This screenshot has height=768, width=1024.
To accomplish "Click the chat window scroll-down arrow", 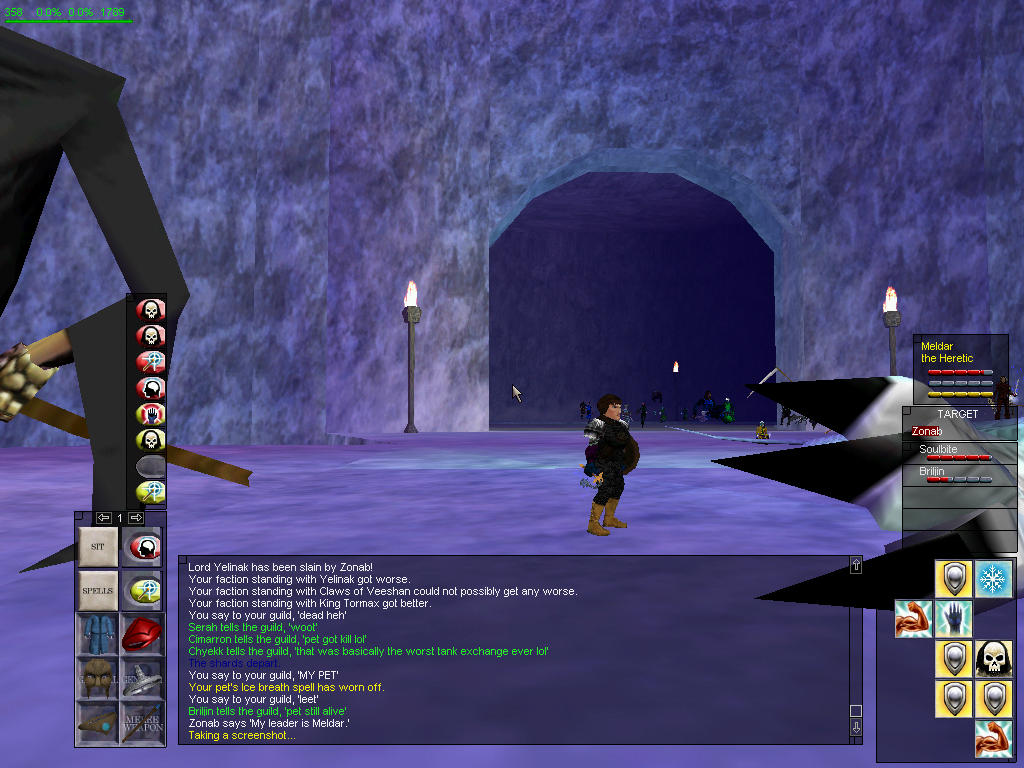I will click(856, 728).
